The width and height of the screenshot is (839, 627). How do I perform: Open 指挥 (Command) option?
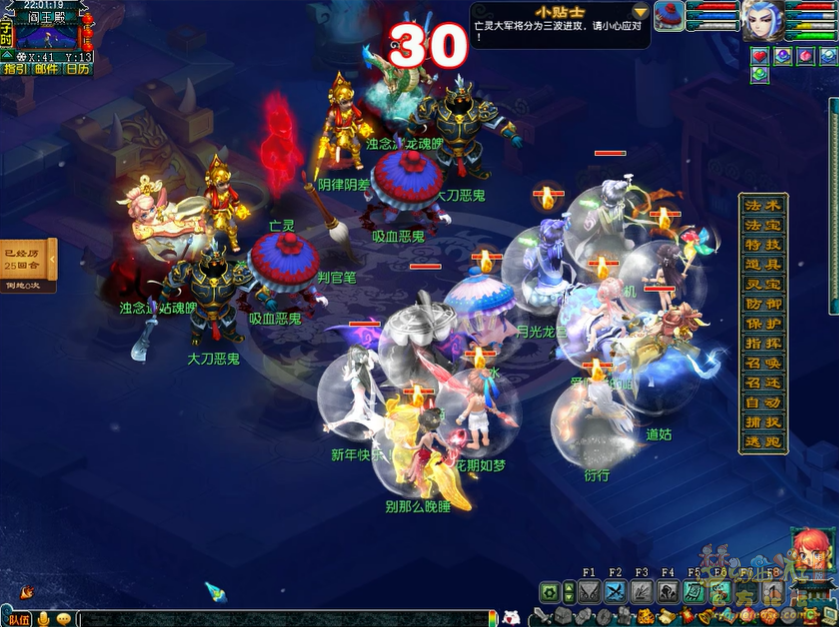(763, 343)
